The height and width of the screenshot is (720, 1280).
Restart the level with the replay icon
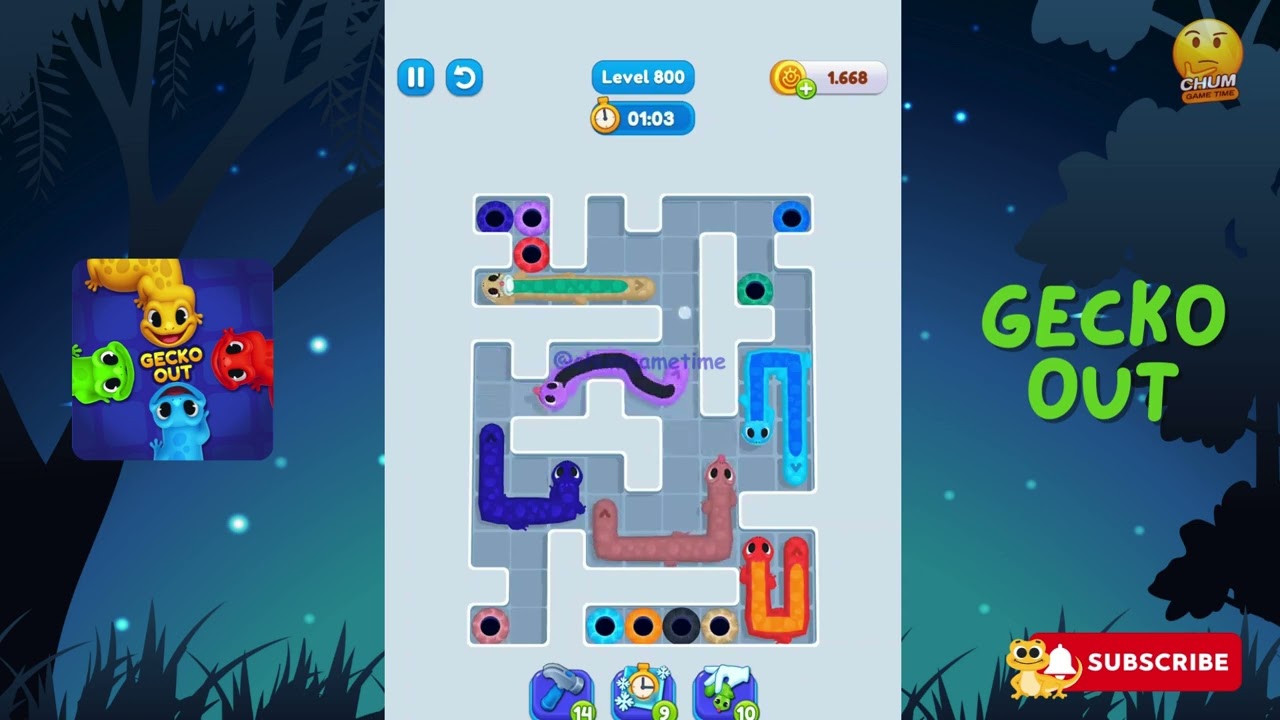click(464, 77)
